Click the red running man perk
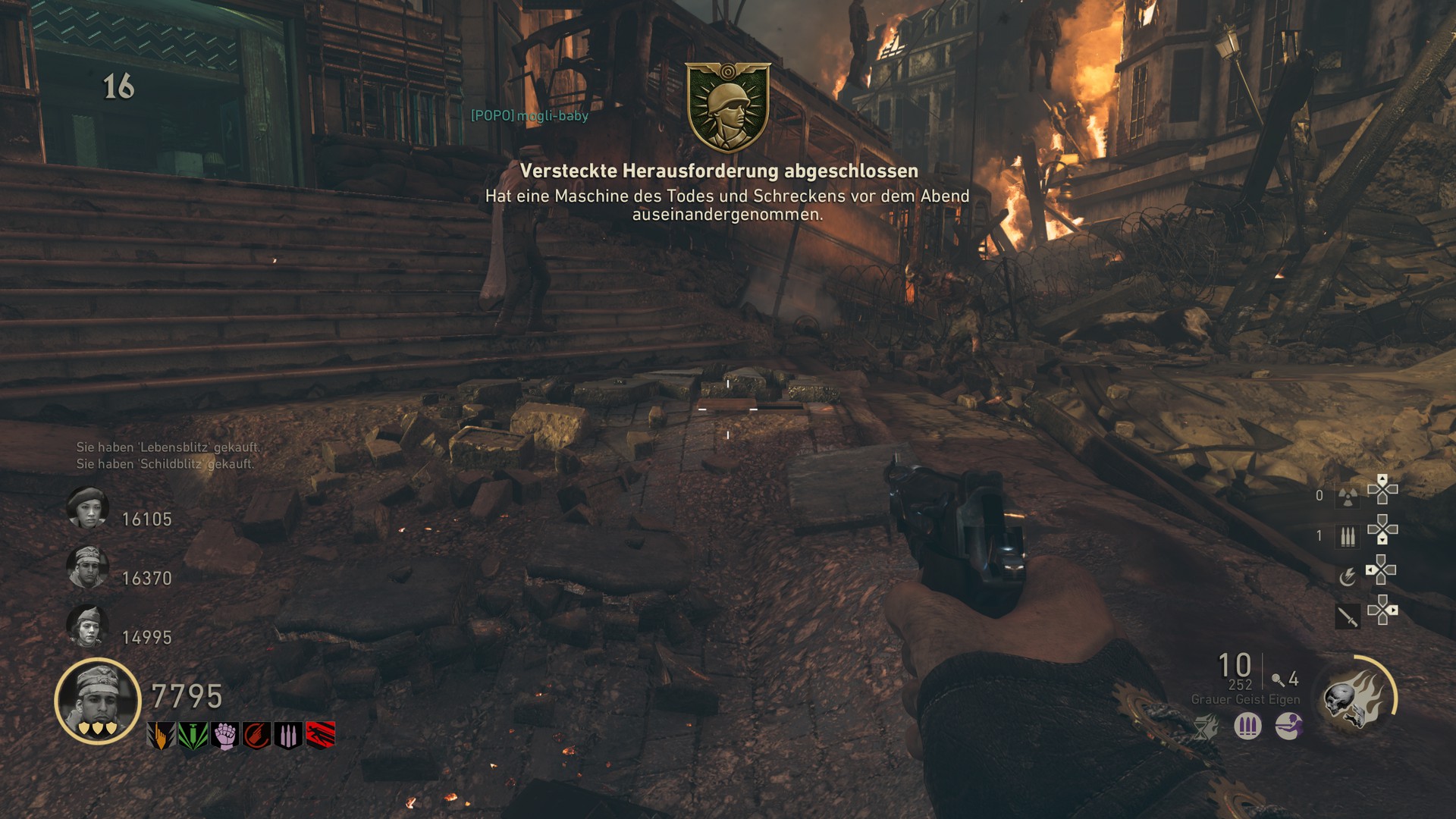Viewport: 1456px width, 819px height. 321,736
